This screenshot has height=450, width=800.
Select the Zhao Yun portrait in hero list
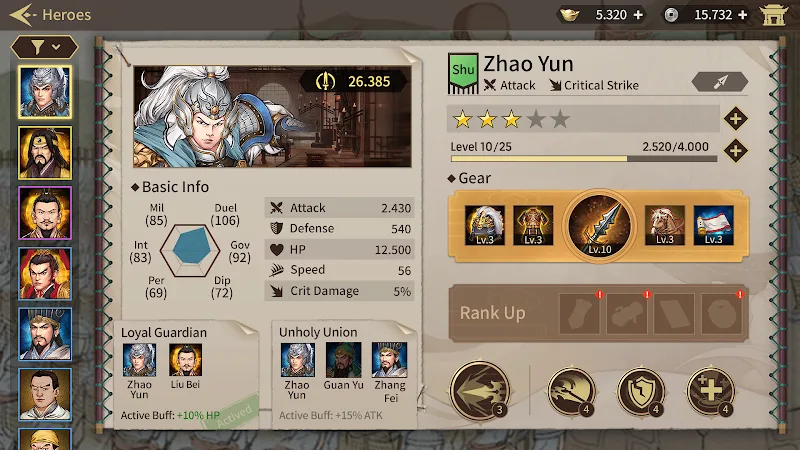point(45,92)
